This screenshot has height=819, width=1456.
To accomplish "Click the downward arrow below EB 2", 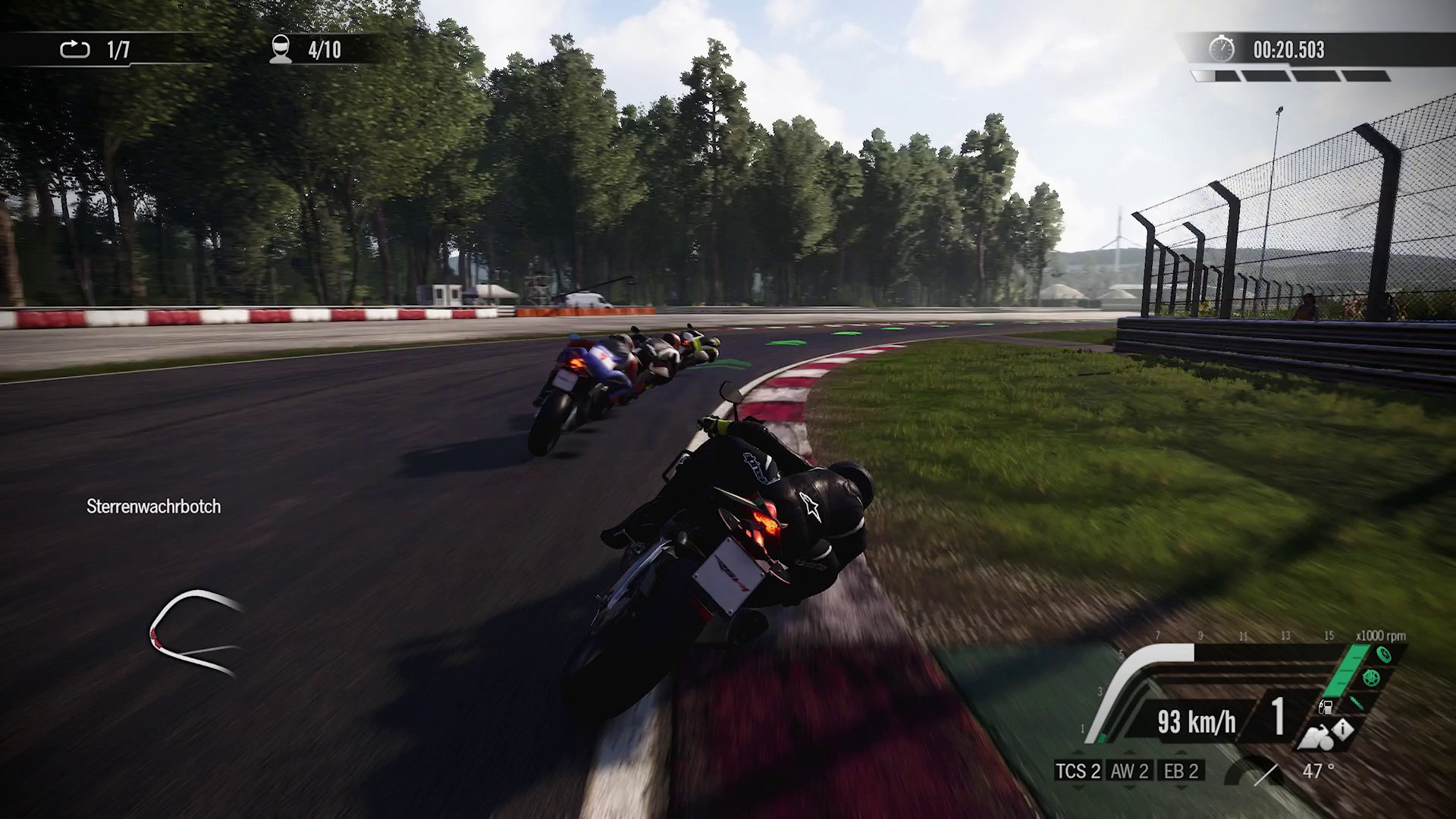I will point(1180,786).
